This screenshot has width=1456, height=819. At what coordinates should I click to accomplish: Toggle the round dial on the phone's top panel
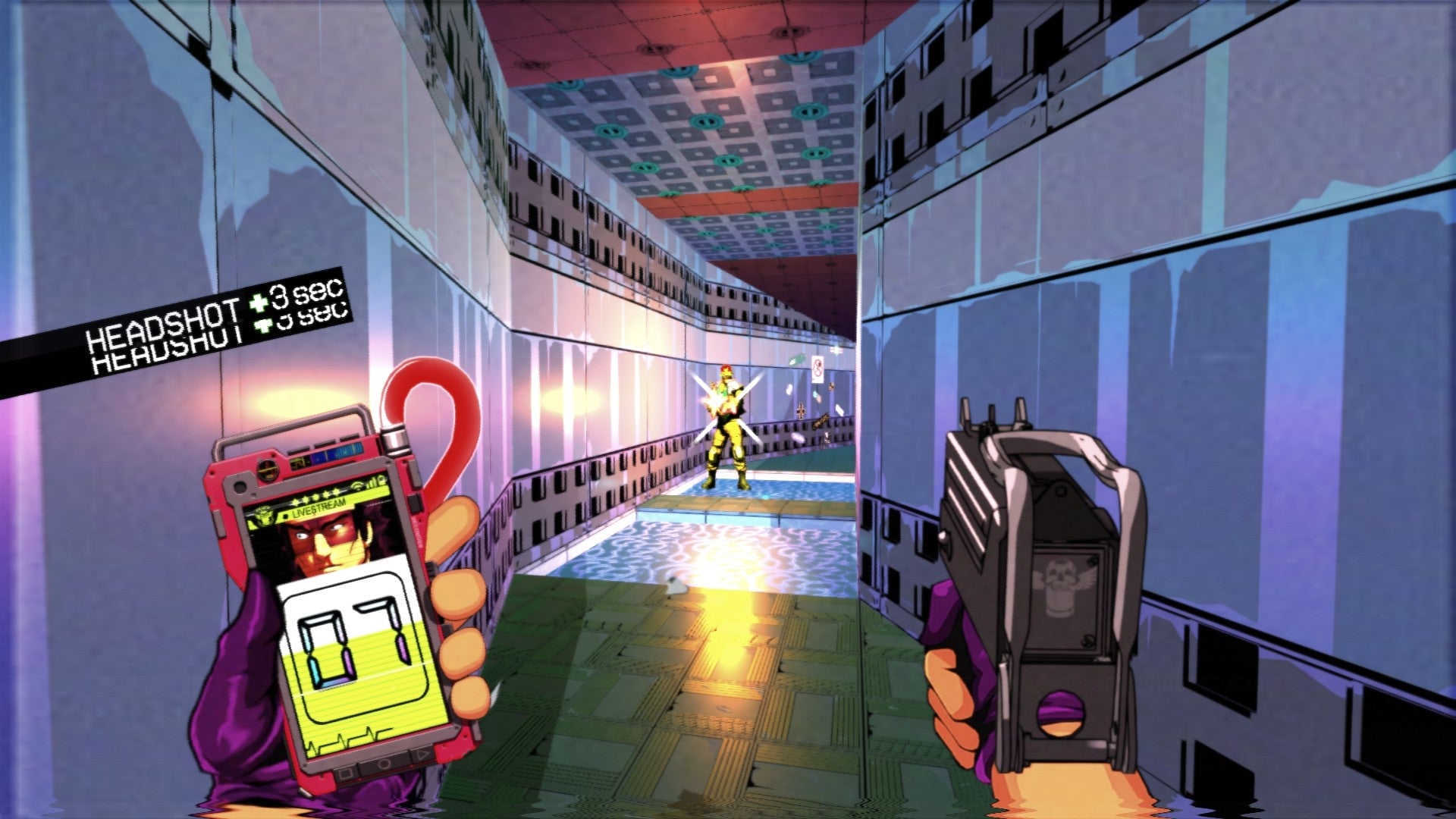(267, 469)
